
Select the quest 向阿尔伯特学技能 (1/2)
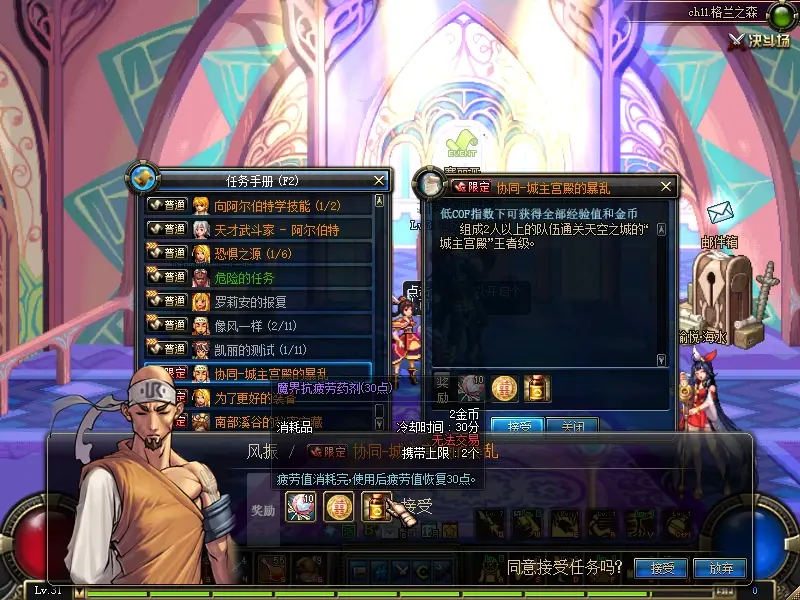(280, 205)
